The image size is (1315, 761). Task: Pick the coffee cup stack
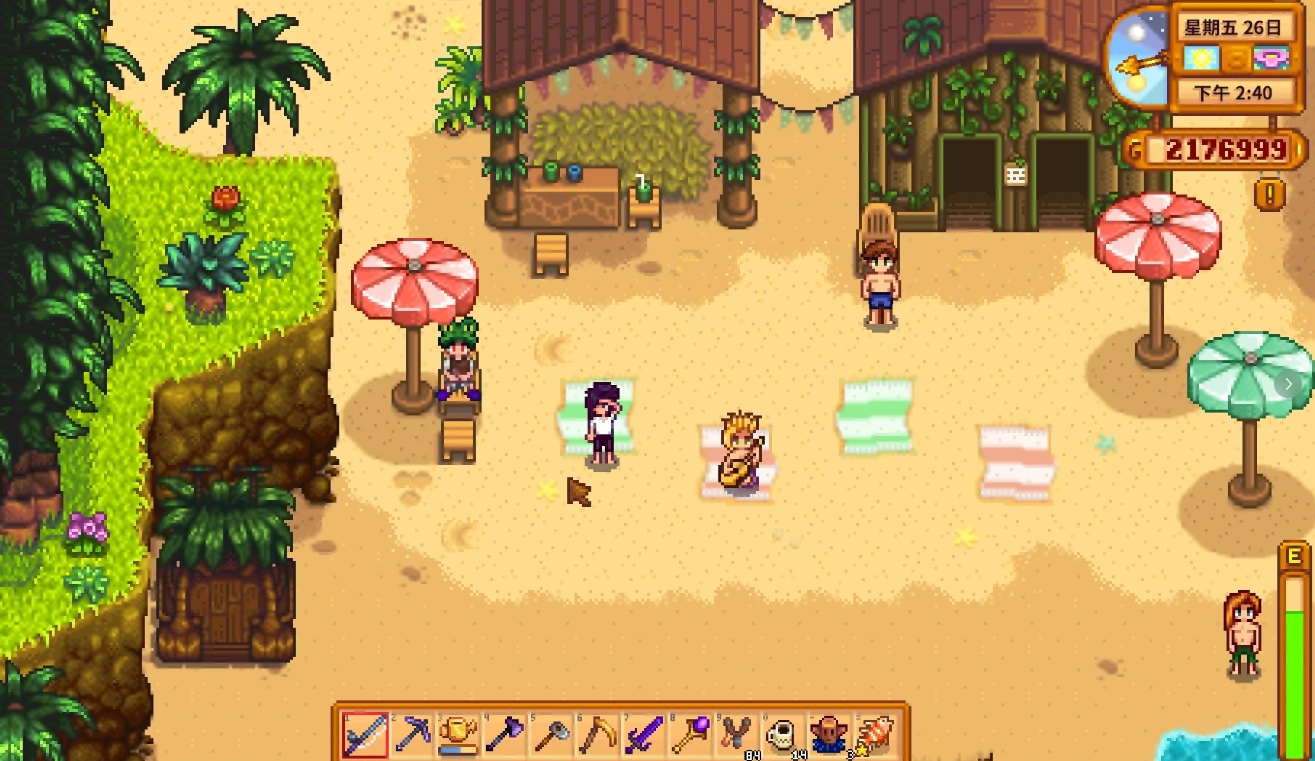pos(784,735)
